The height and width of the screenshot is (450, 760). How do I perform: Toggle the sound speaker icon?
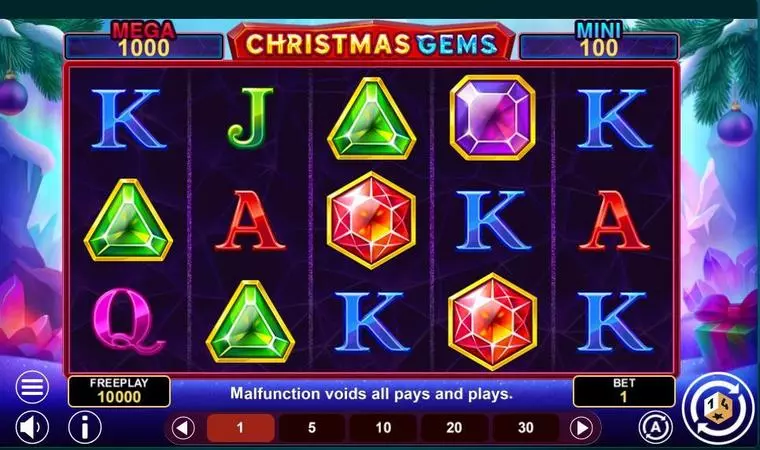pos(32,428)
